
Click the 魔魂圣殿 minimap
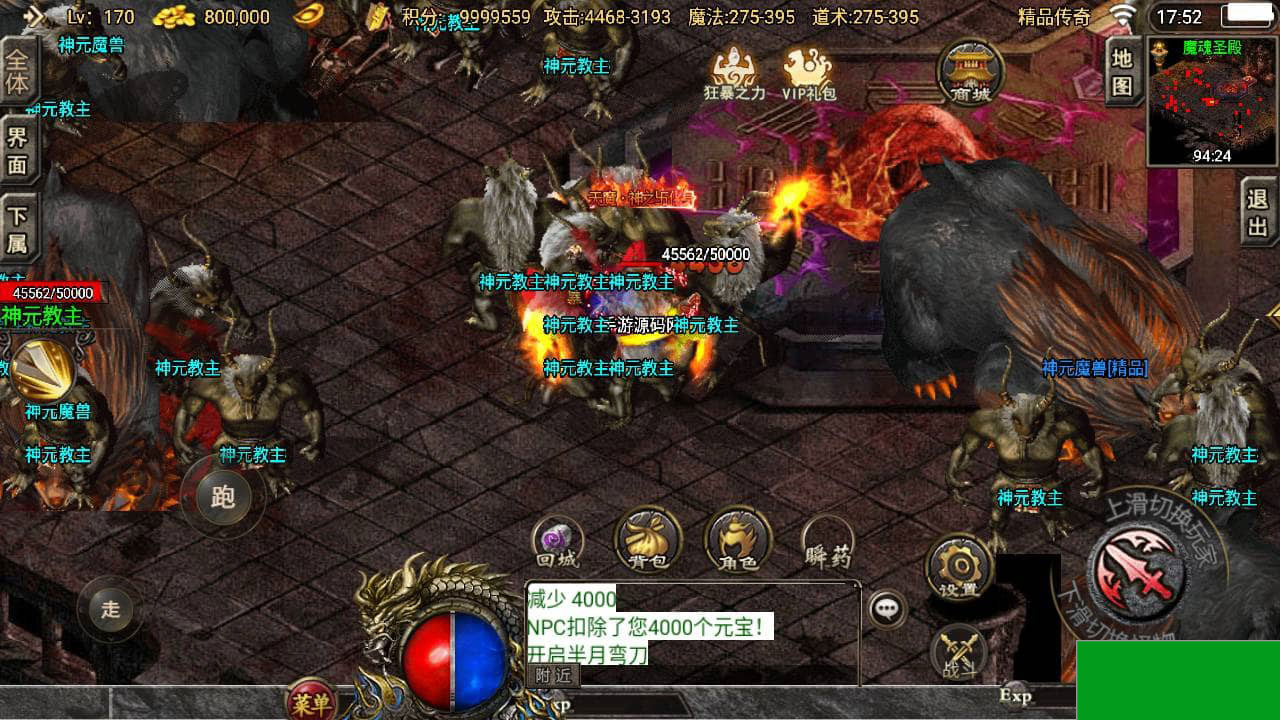[1212, 101]
